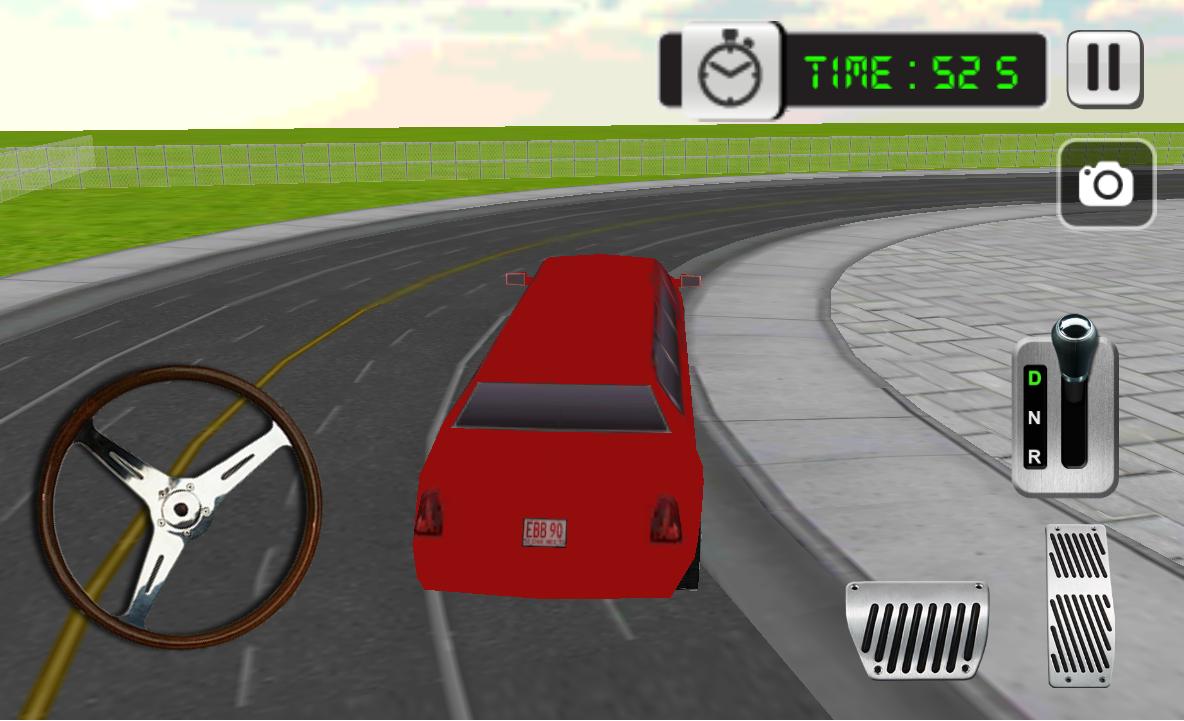Step on the tall accelerator pedal
1184x721 pixels.
(1079, 605)
